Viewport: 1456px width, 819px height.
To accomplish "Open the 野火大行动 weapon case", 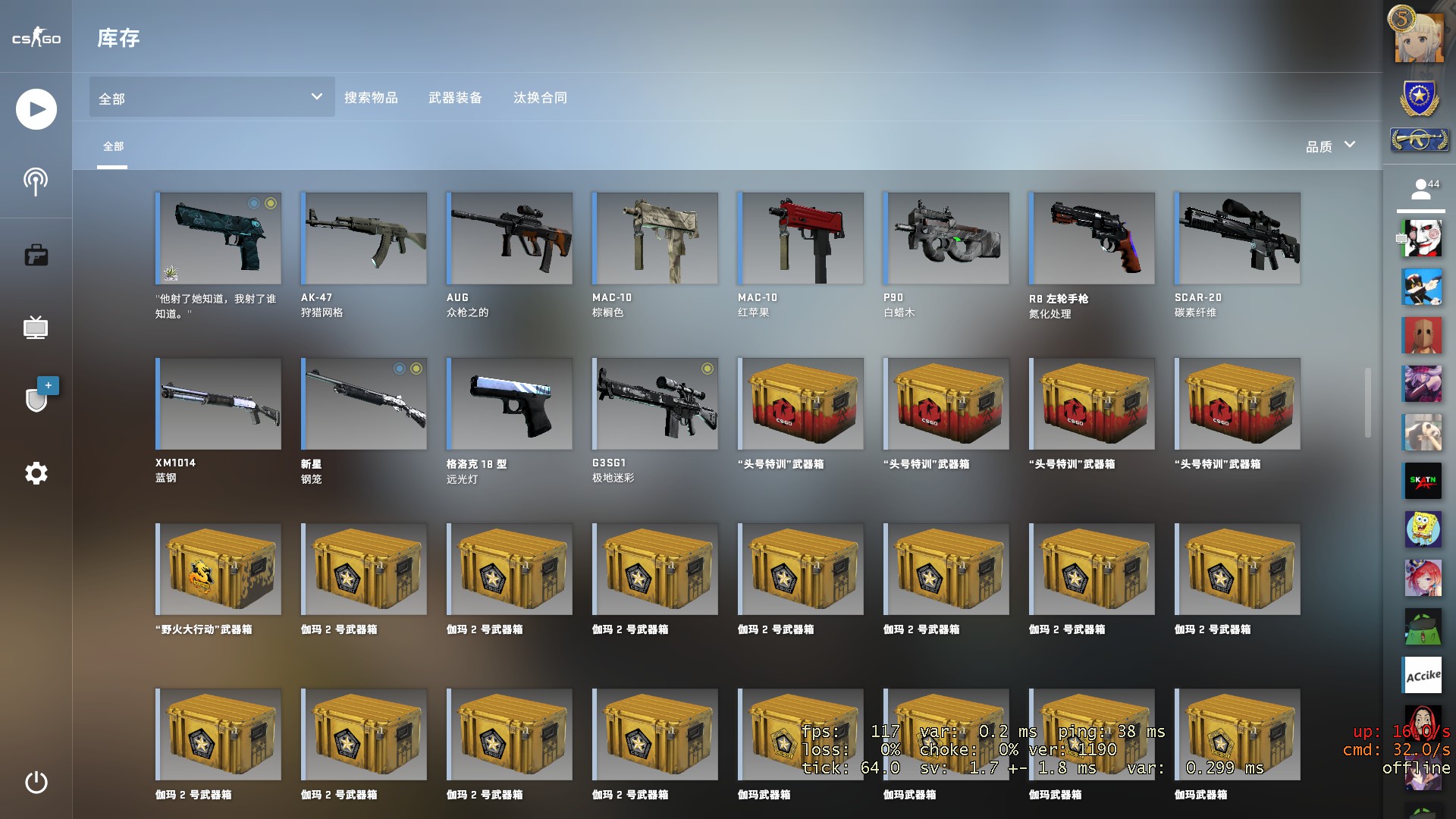I will coord(218,570).
